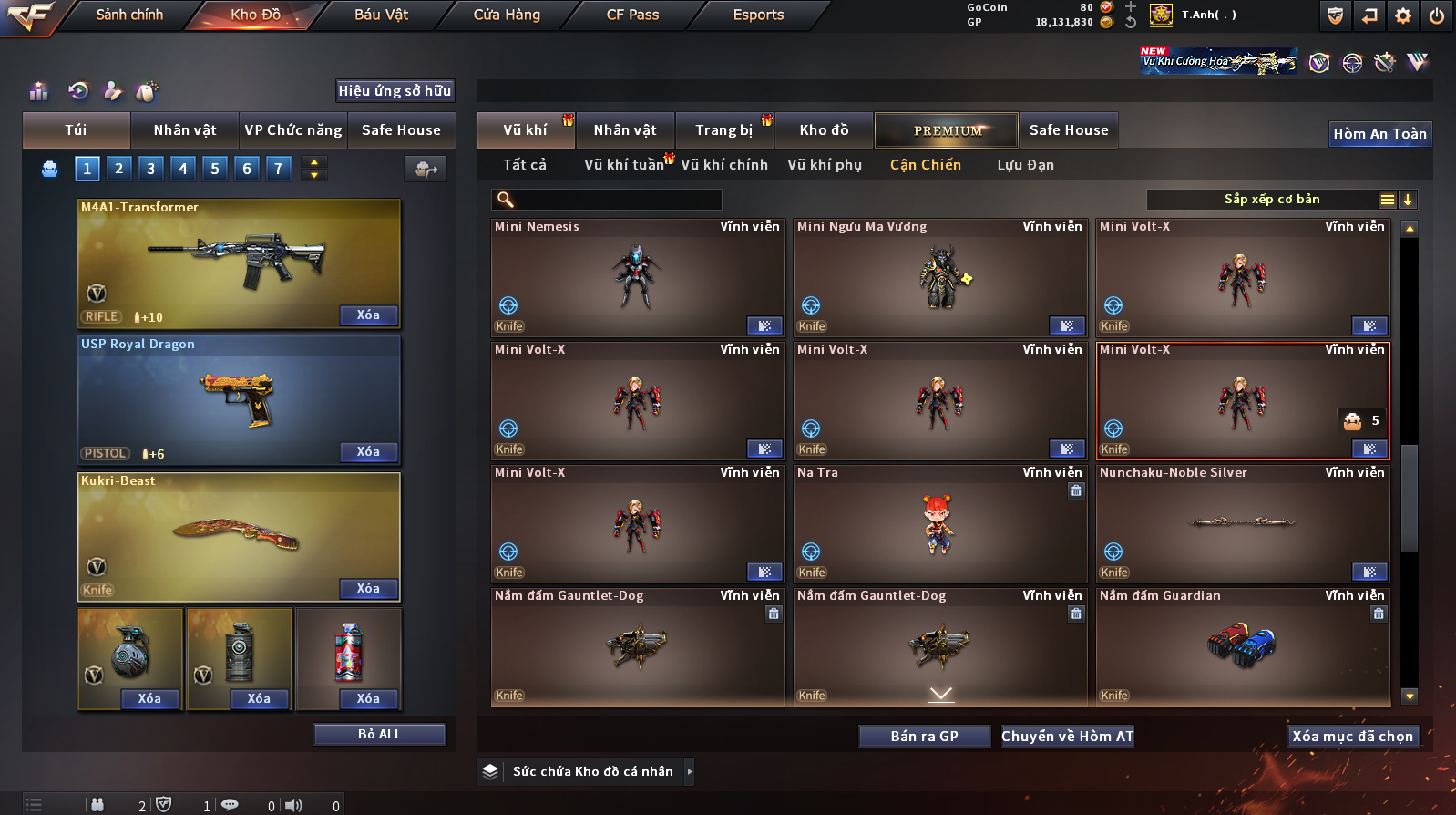Sell selected item with Bán ra GP

pyautogui.click(x=924, y=737)
